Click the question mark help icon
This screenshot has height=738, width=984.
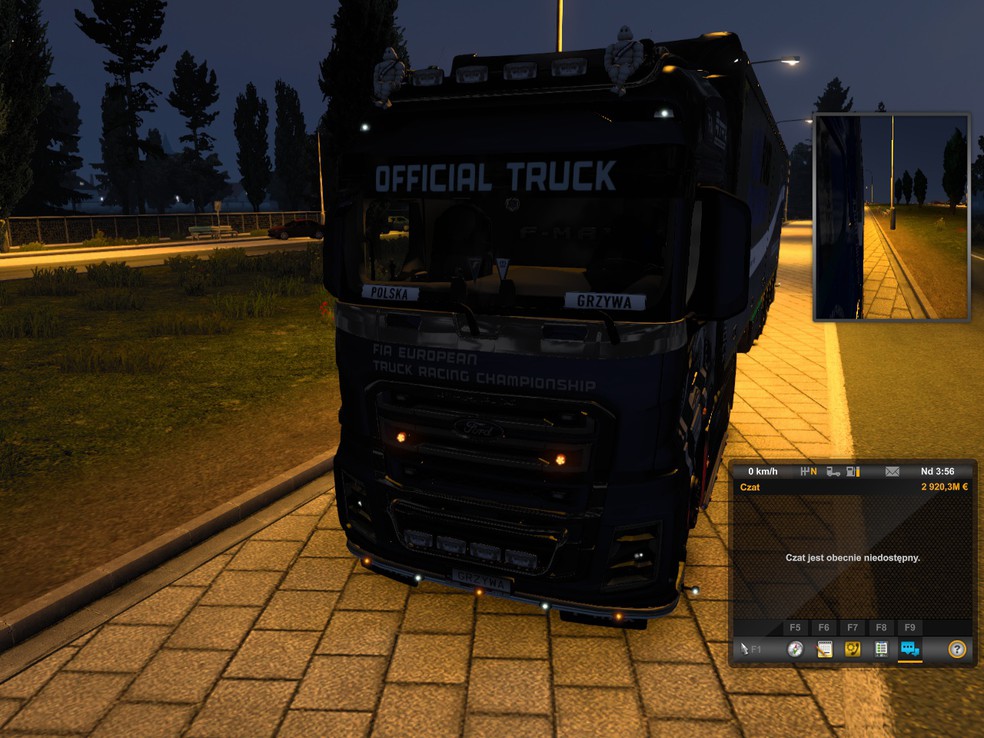(x=957, y=649)
